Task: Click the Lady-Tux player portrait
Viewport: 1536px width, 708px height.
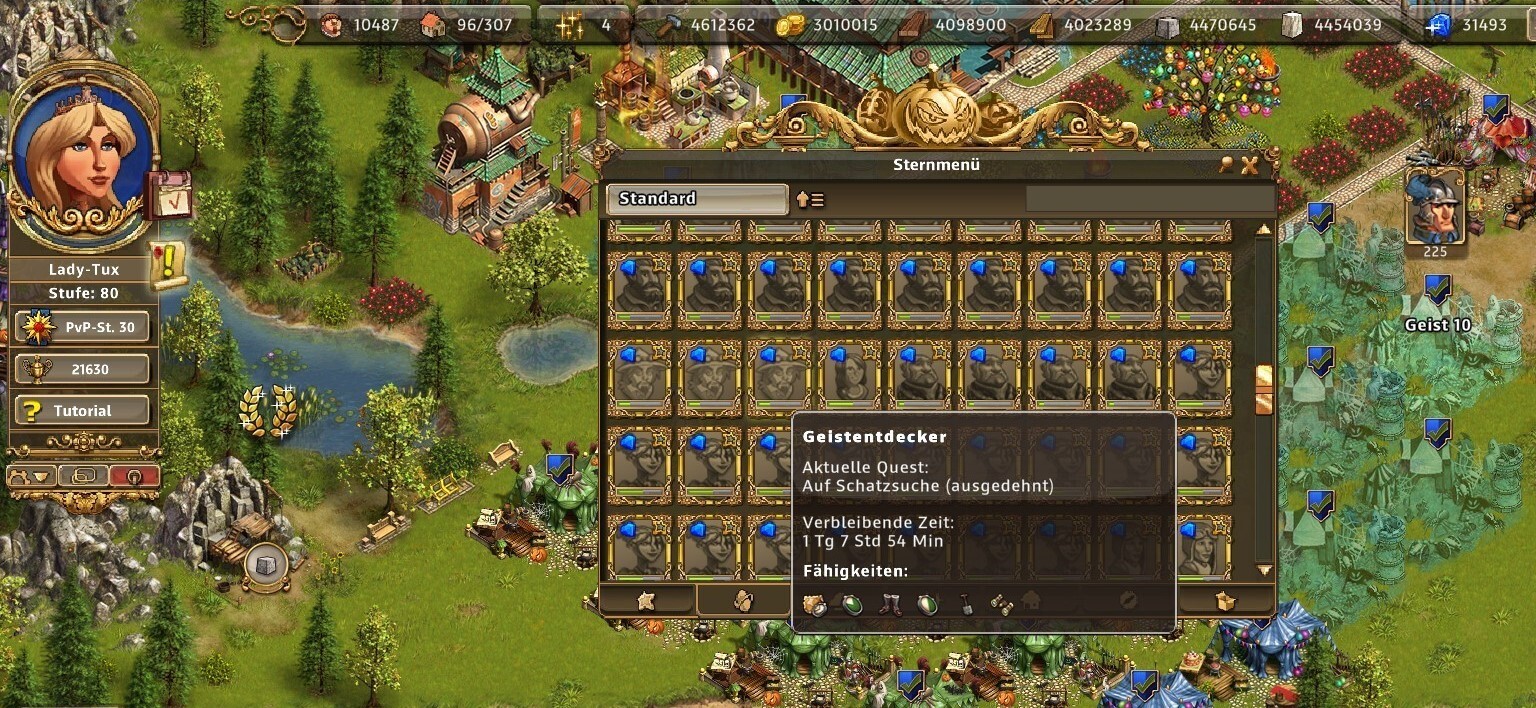Action: point(82,158)
